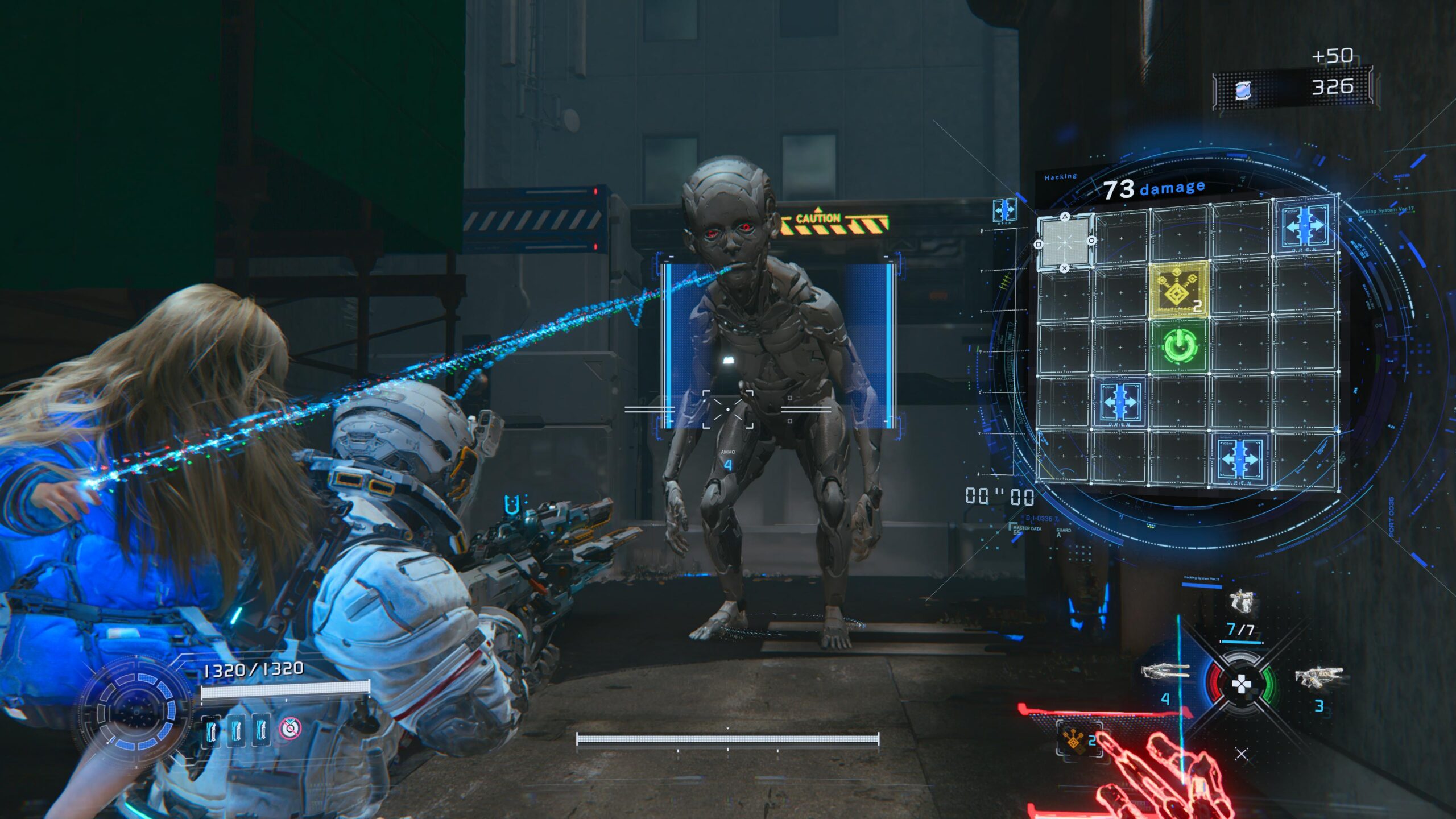Use the orange multi-hack item slot
1456x819 pixels.
pyautogui.click(x=1074, y=739)
